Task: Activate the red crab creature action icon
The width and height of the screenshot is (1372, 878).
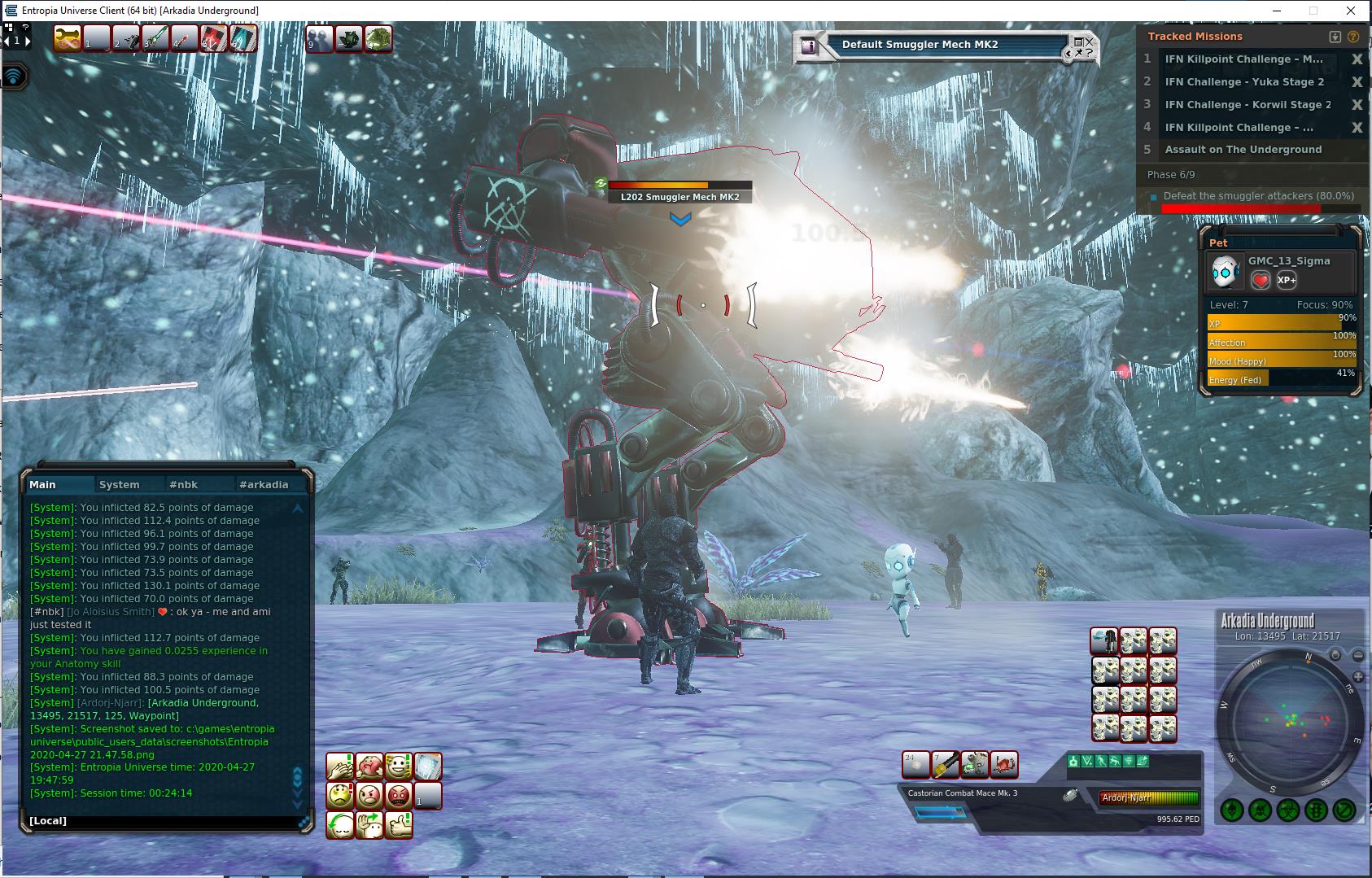Action: pos(1004,765)
